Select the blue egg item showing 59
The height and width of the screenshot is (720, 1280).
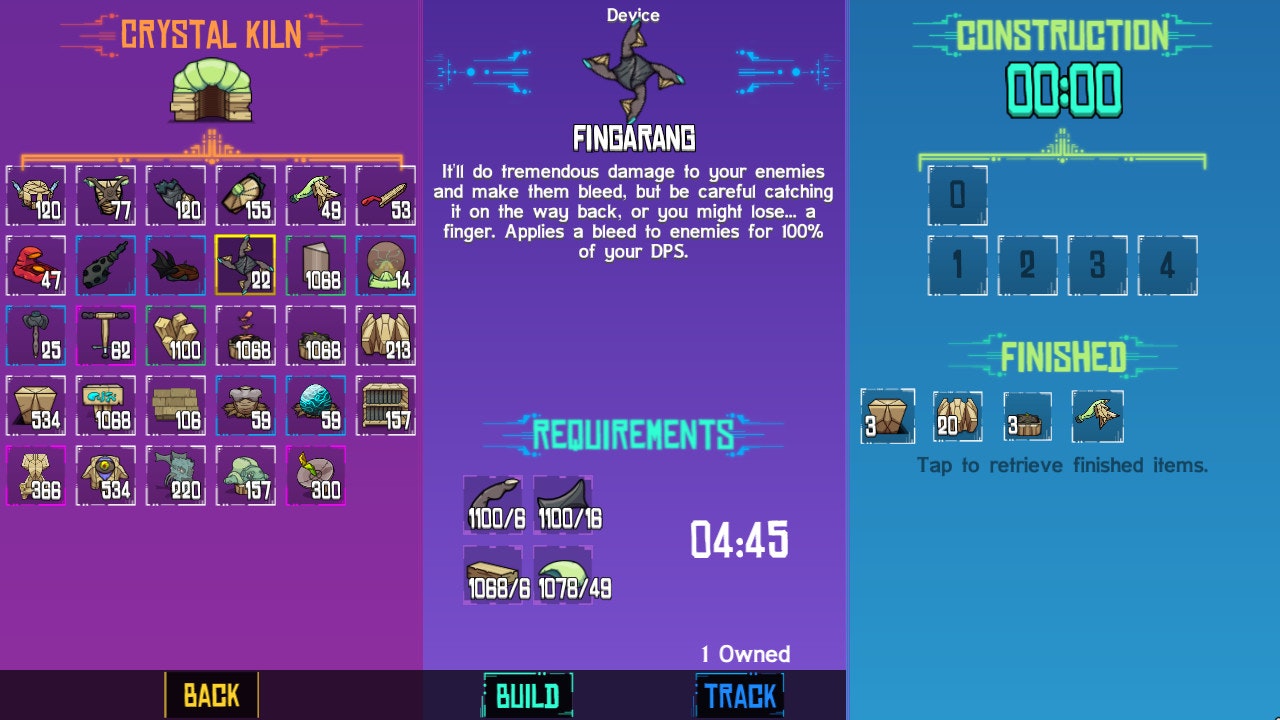(x=317, y=405)
